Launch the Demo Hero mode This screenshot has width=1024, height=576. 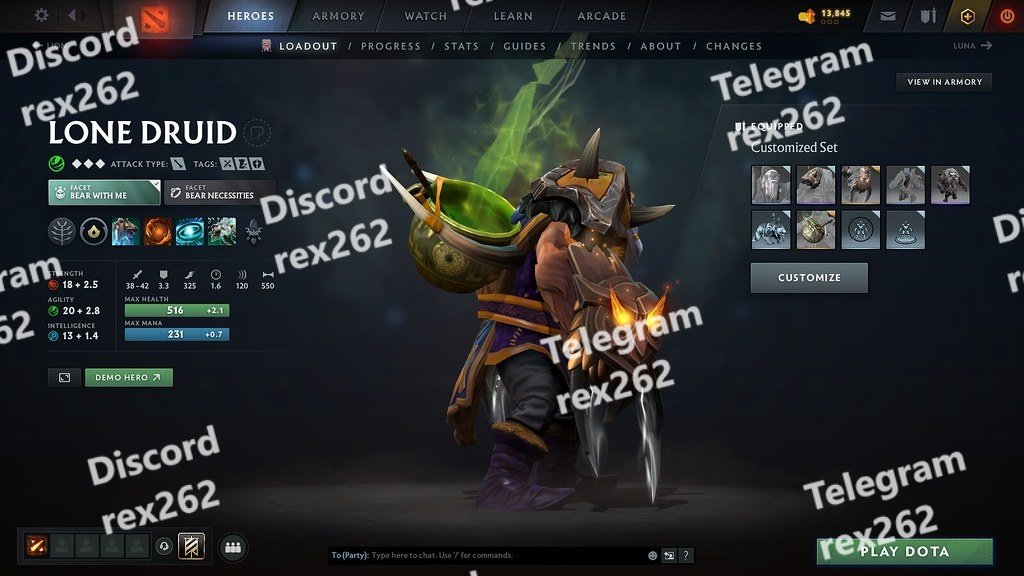(x=129, y=378)
